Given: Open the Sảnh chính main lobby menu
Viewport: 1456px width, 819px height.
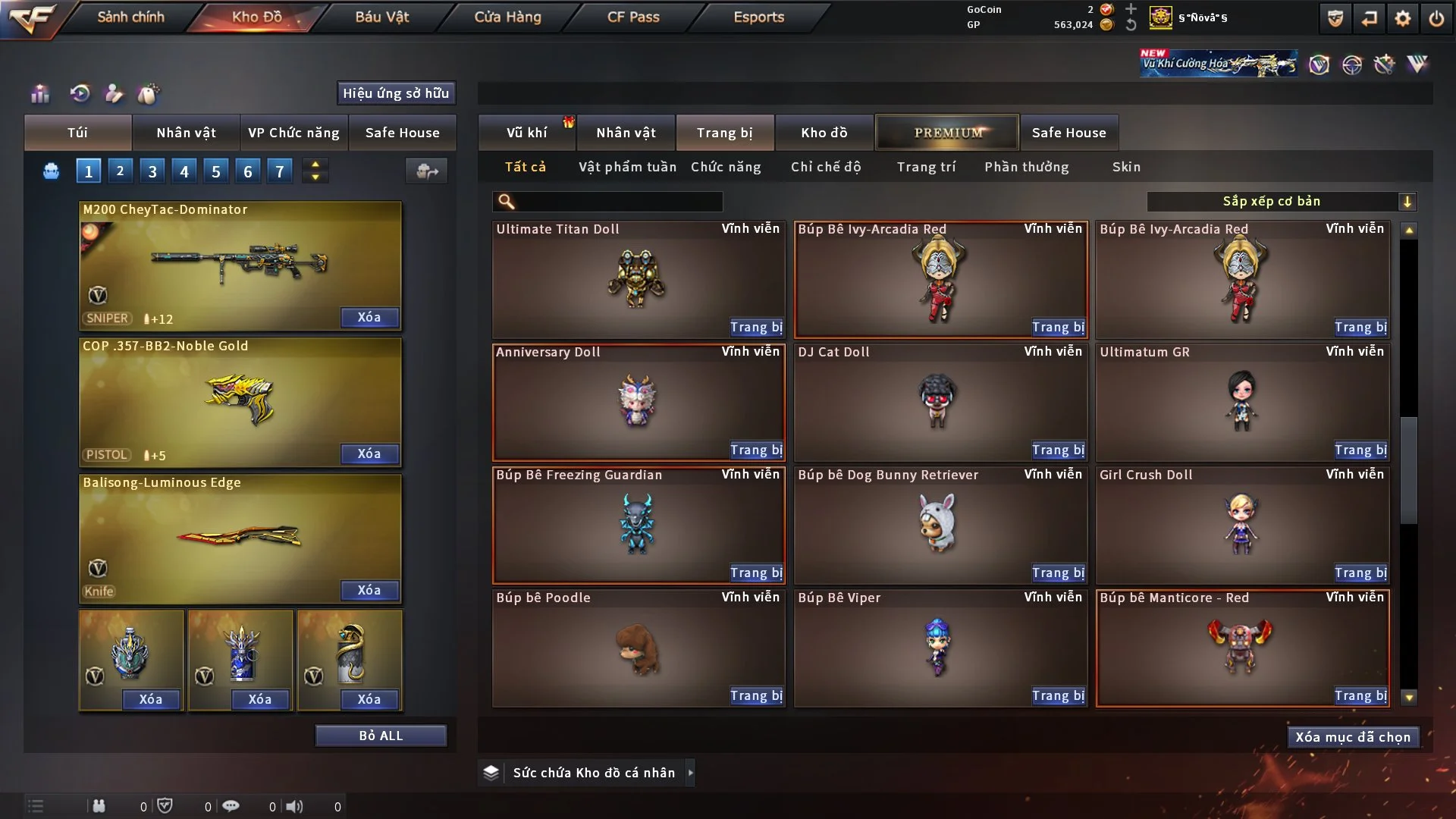Looking at the screenshot, I should click(130, 17).
